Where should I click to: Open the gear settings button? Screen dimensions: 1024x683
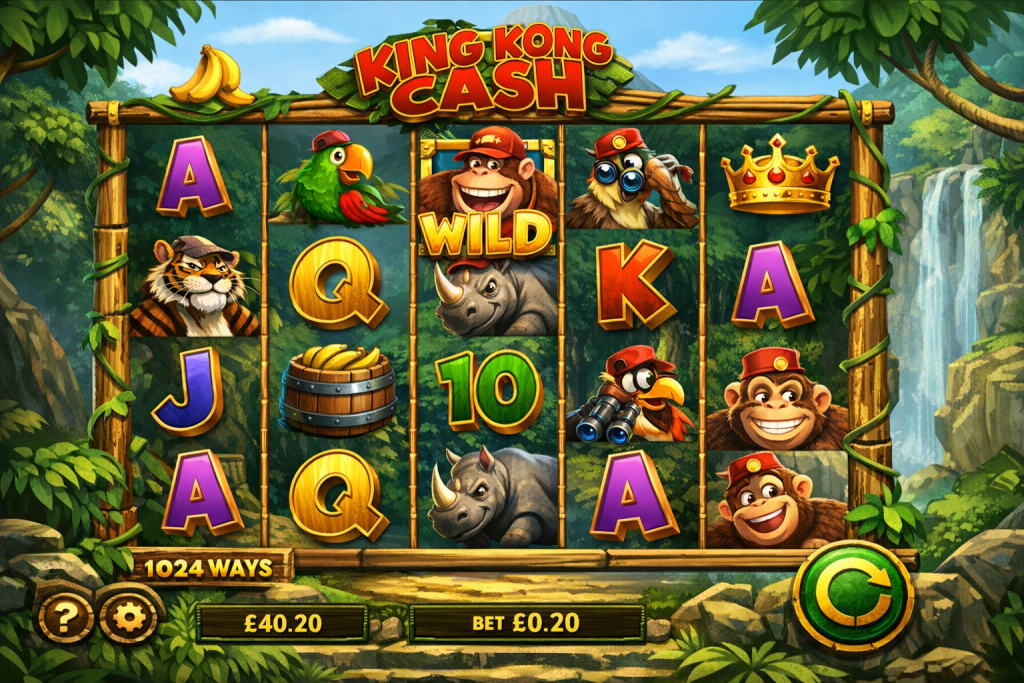click(128, 619)
